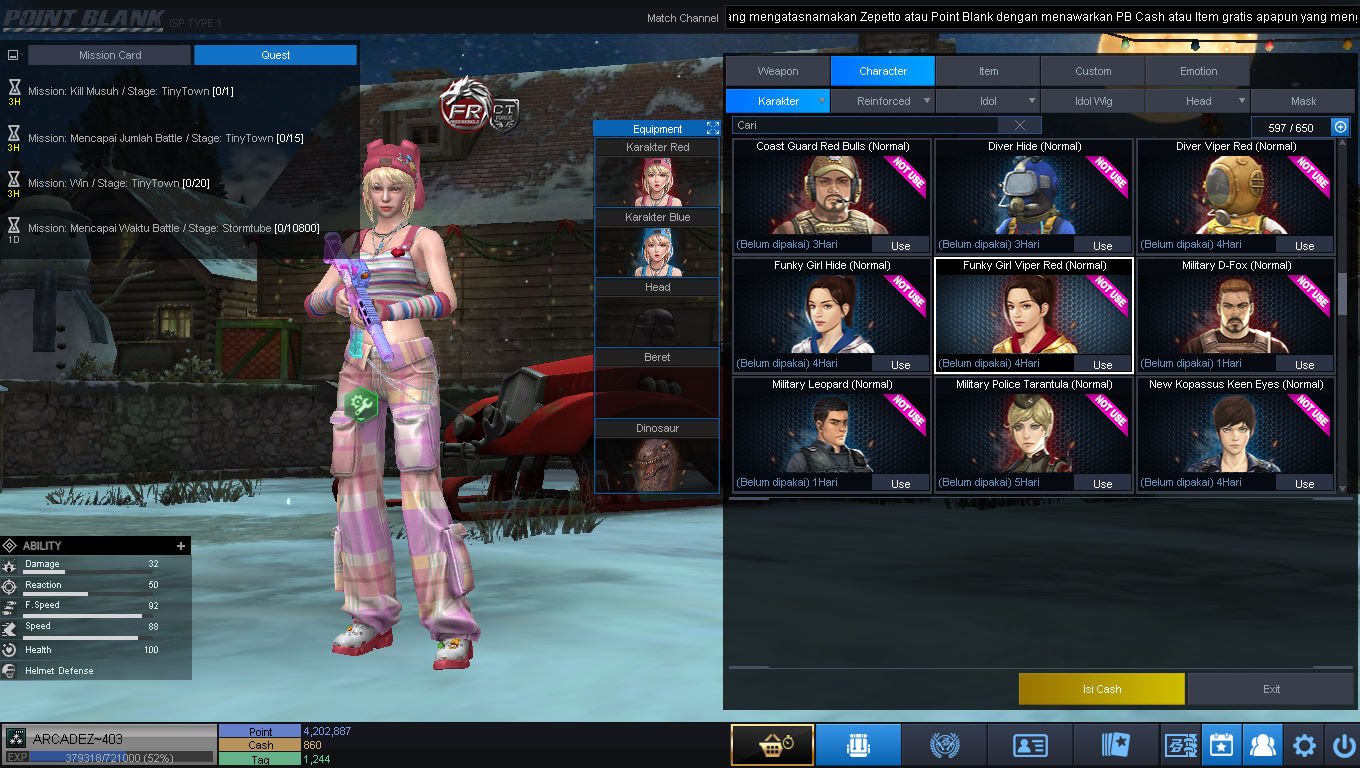Use the Military D-Fox character
This screenshot has width=1360, height=768.
[1304, 364]
